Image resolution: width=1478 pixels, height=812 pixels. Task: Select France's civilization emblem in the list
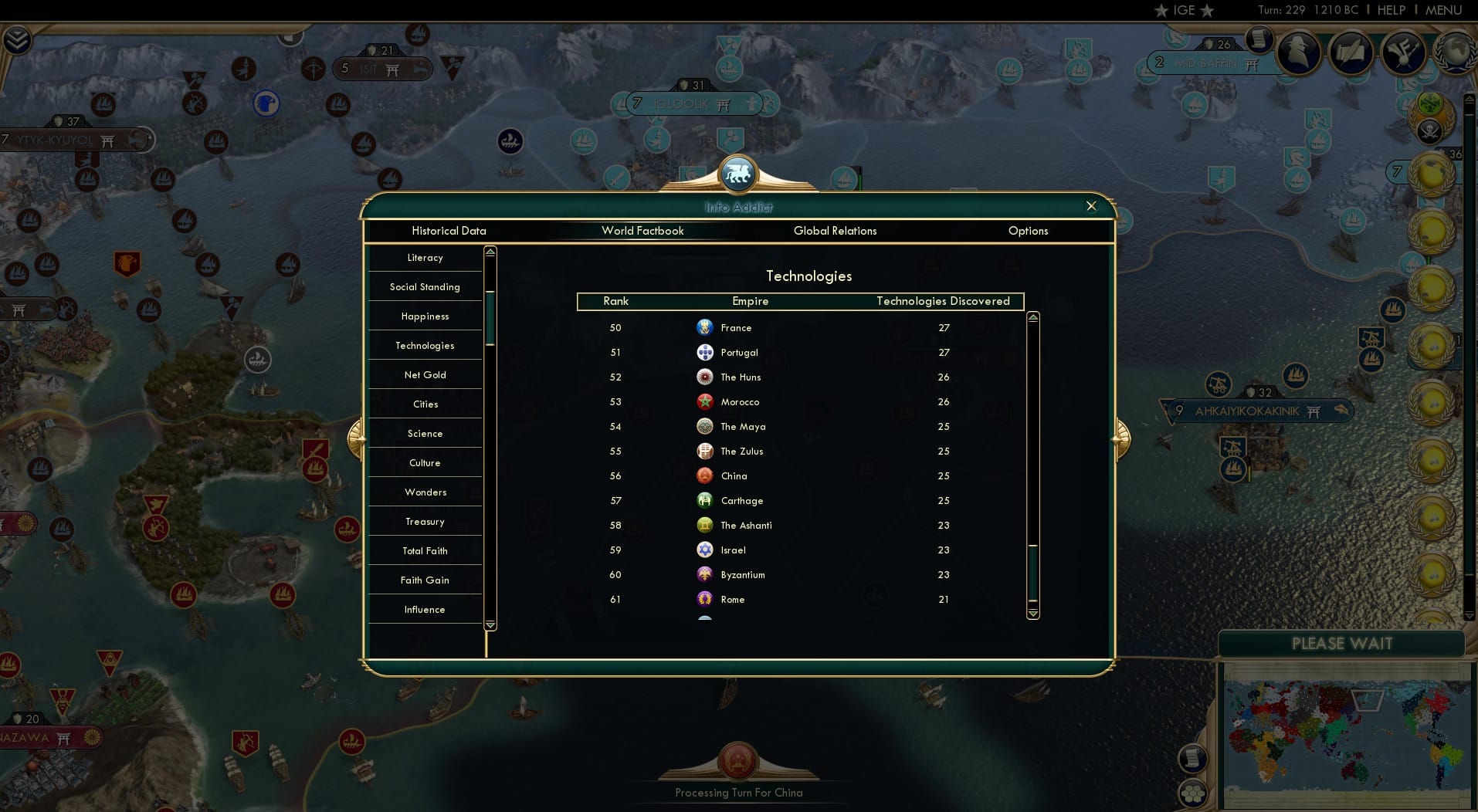tap(704, 327)
